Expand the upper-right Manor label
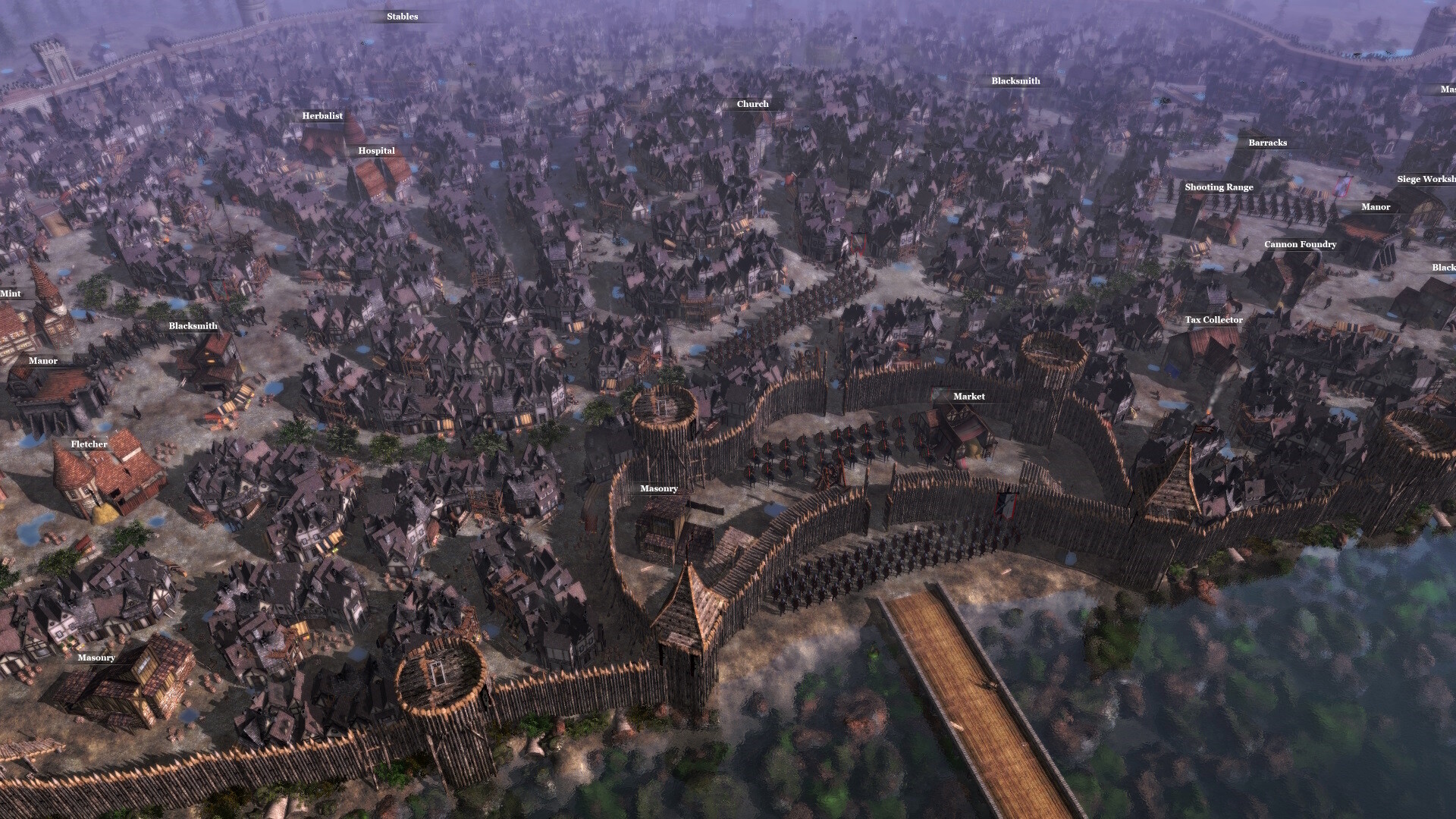This screenshot has width=1456, height=819. [x=1376, y=207]
